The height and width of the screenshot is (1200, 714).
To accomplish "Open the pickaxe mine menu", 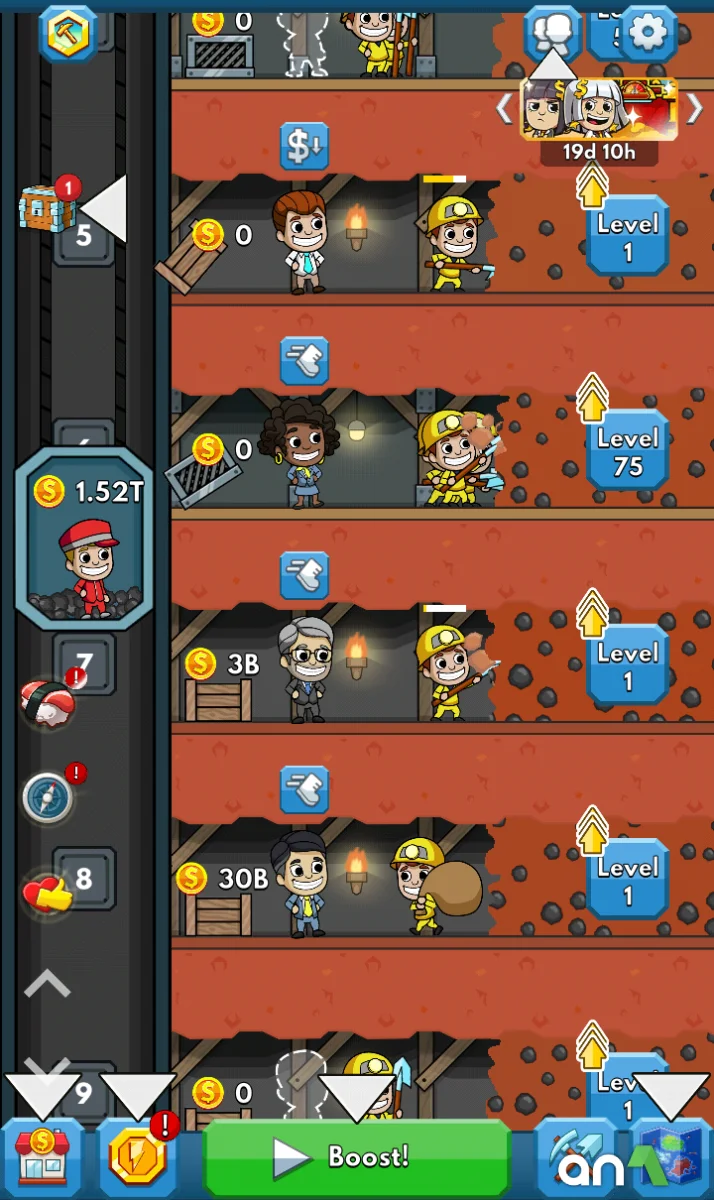I will (575, 1157).
